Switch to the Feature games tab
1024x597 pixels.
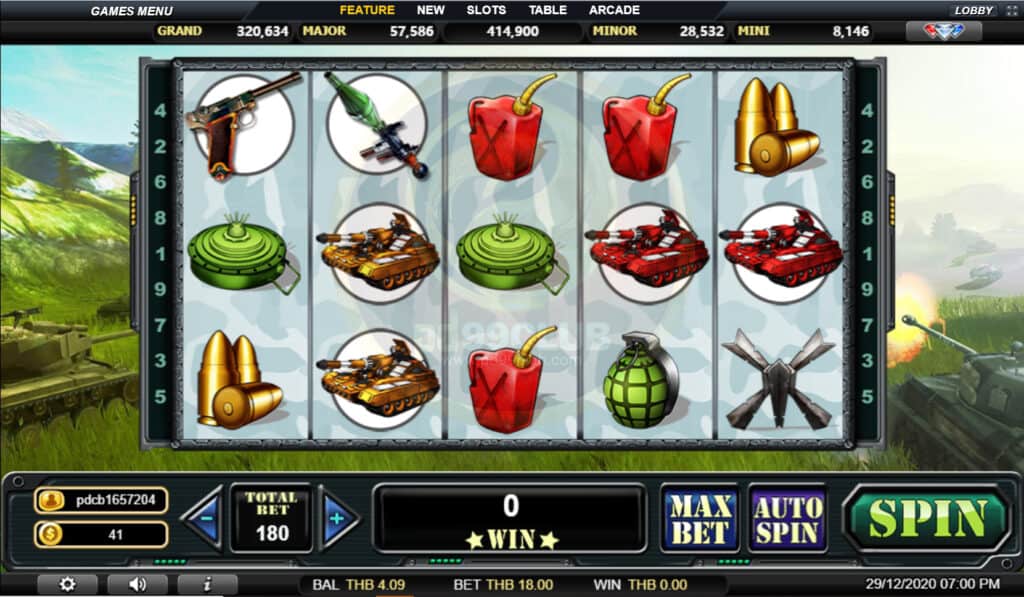tap(367, 10)
